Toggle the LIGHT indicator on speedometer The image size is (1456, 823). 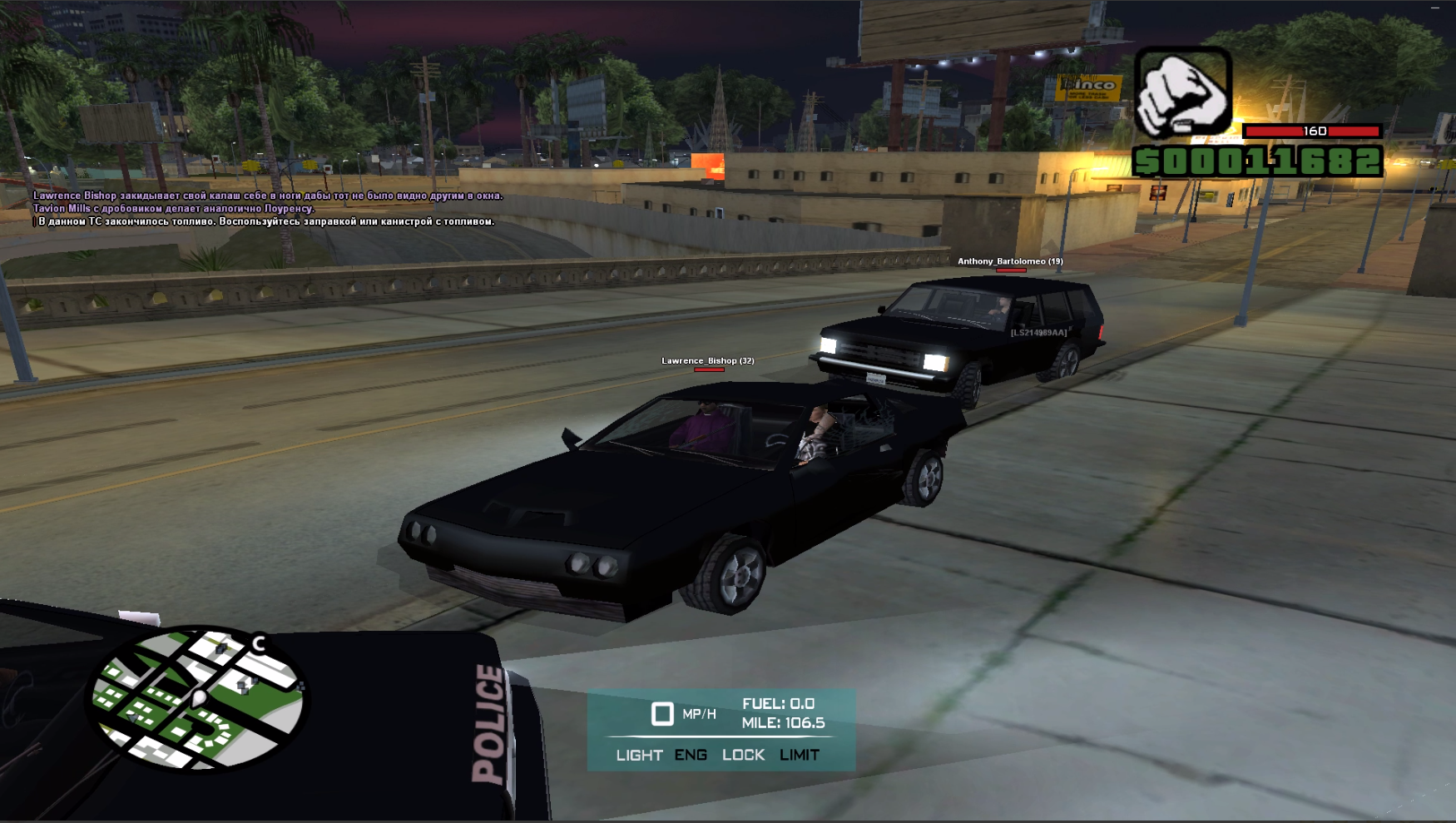pos(639,755)
